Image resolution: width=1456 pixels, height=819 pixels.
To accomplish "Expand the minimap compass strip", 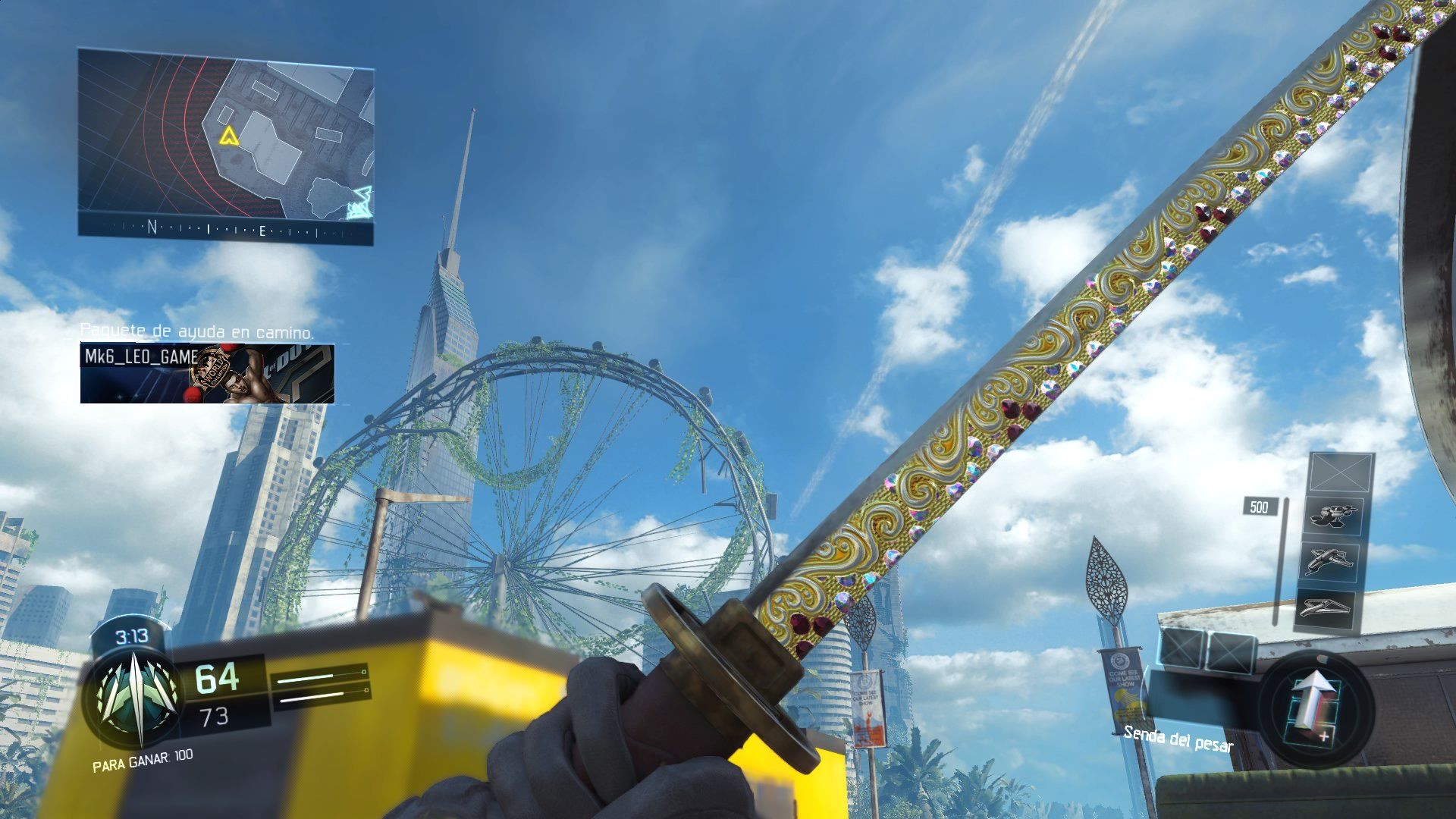I will click(x=227, y=227).
